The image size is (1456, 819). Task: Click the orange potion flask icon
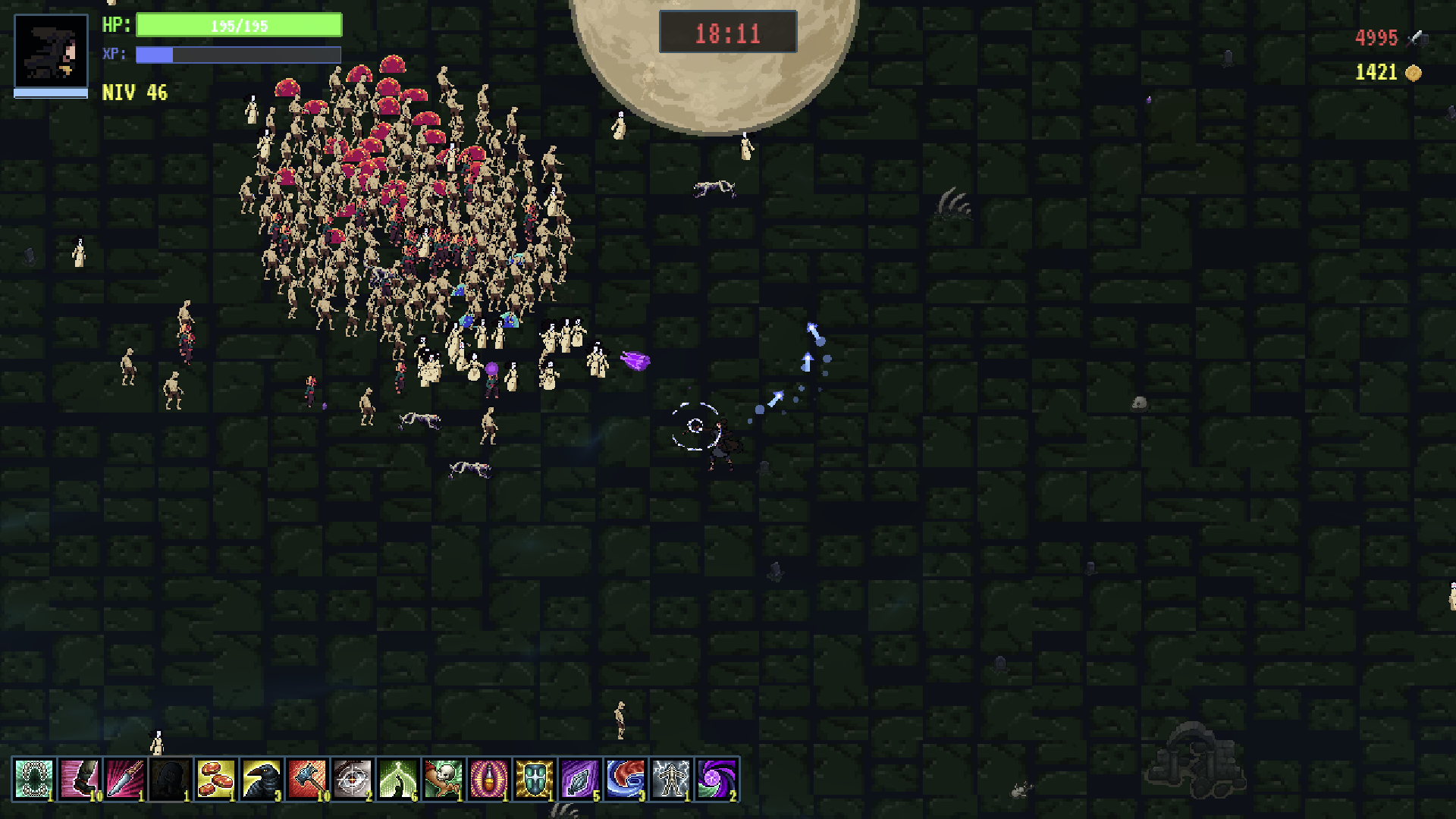489,779
